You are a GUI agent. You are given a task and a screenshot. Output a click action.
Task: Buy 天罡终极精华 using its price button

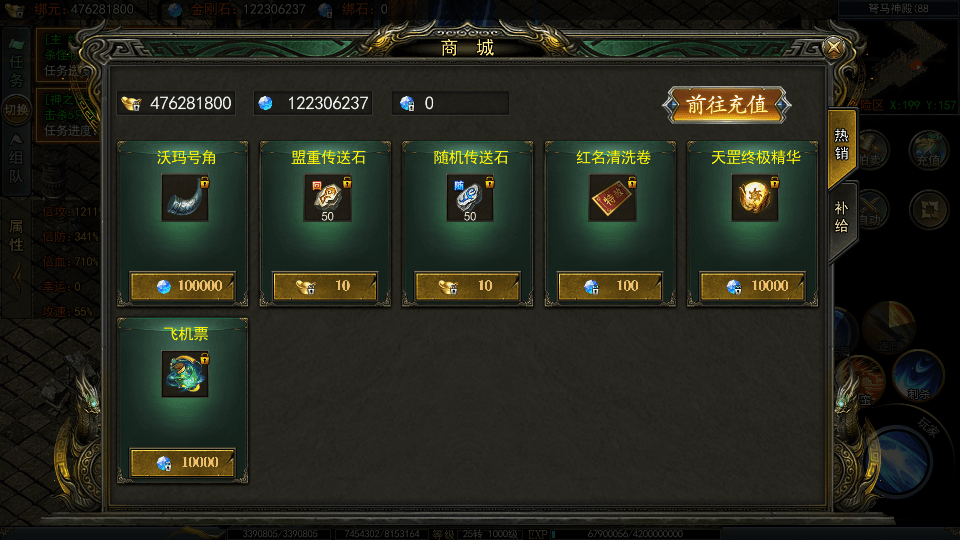coord(752,286)
